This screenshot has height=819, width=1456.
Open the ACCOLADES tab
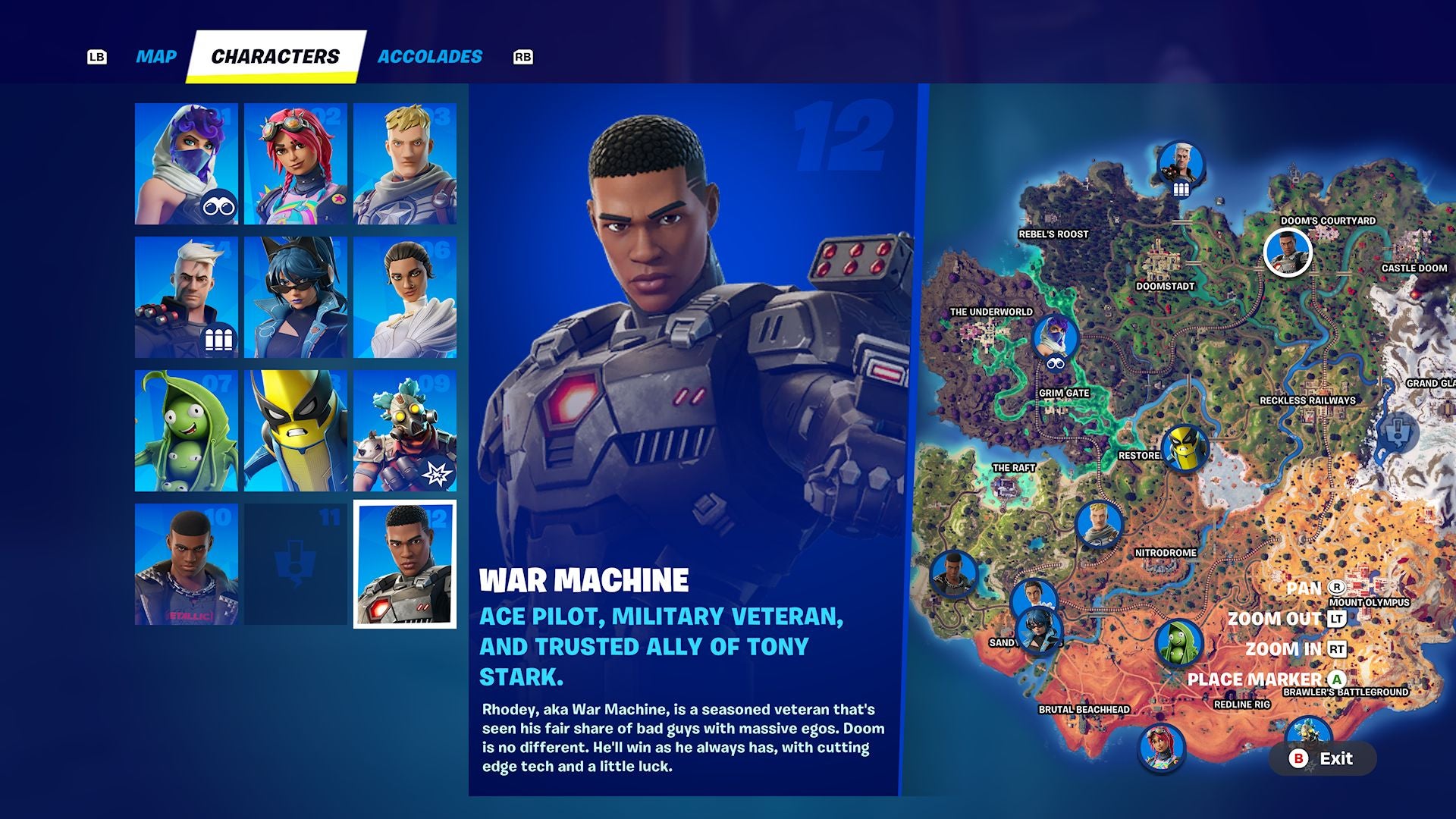coord(430,55)
